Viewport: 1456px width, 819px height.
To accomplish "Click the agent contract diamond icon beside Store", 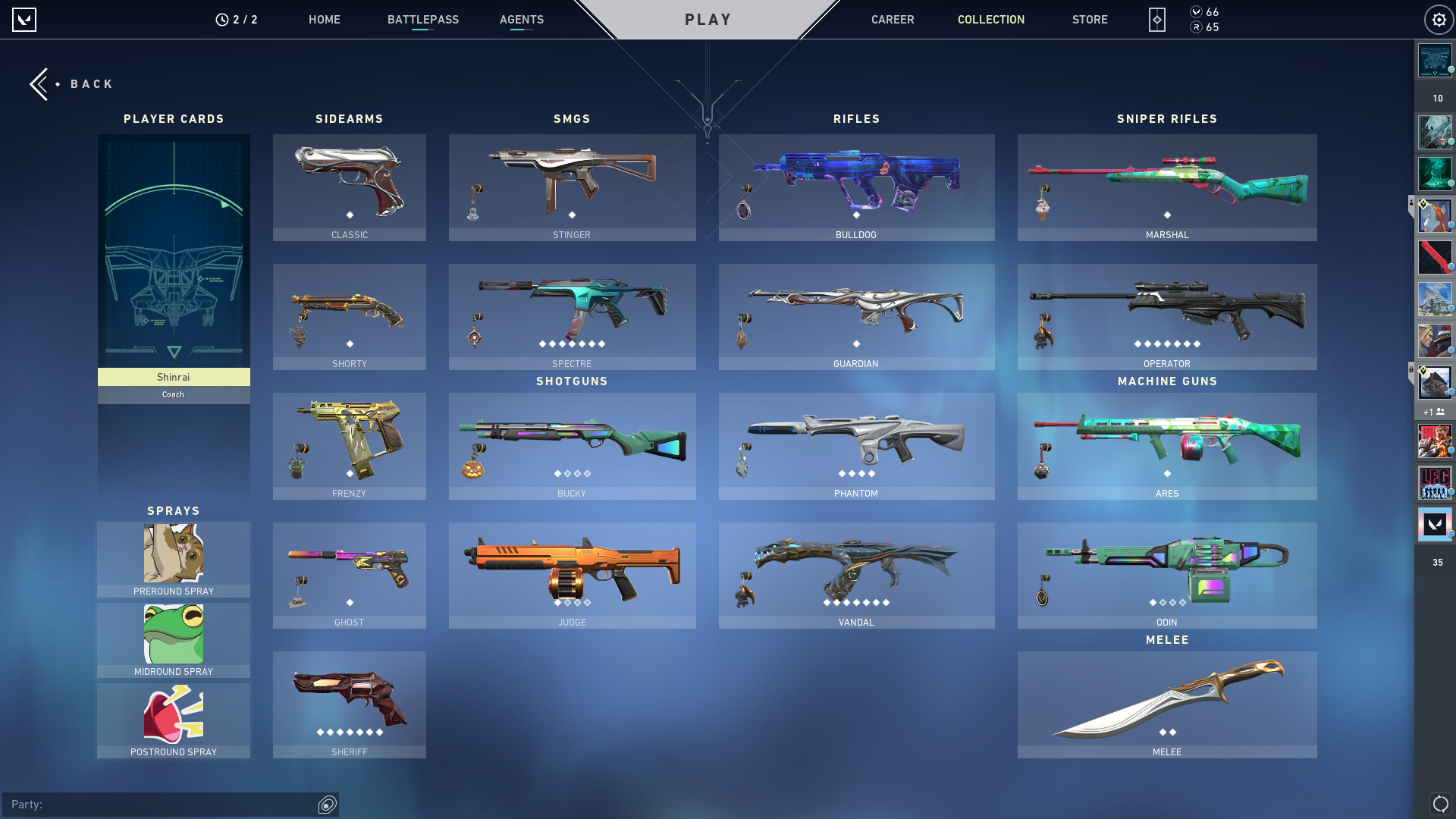I will 1156,20.
